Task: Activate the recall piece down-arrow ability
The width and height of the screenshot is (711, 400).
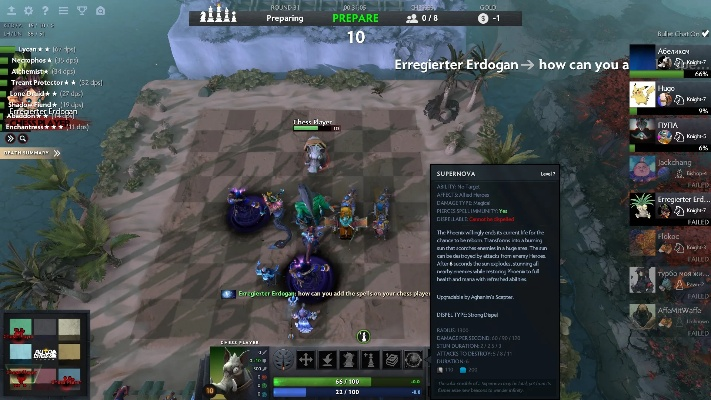Action: (329, 360)
